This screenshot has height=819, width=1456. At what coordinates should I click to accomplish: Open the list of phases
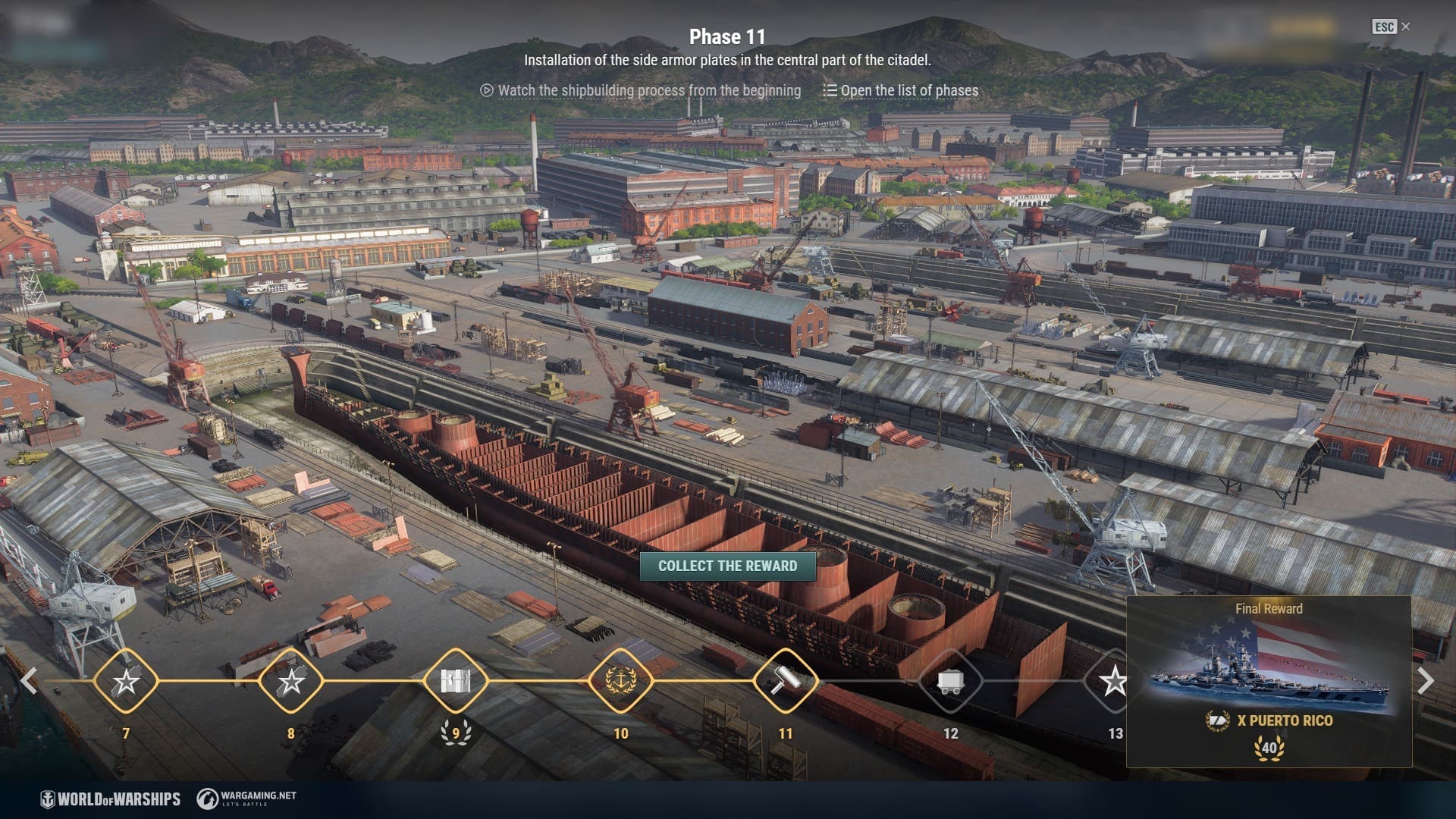(901, 91)
